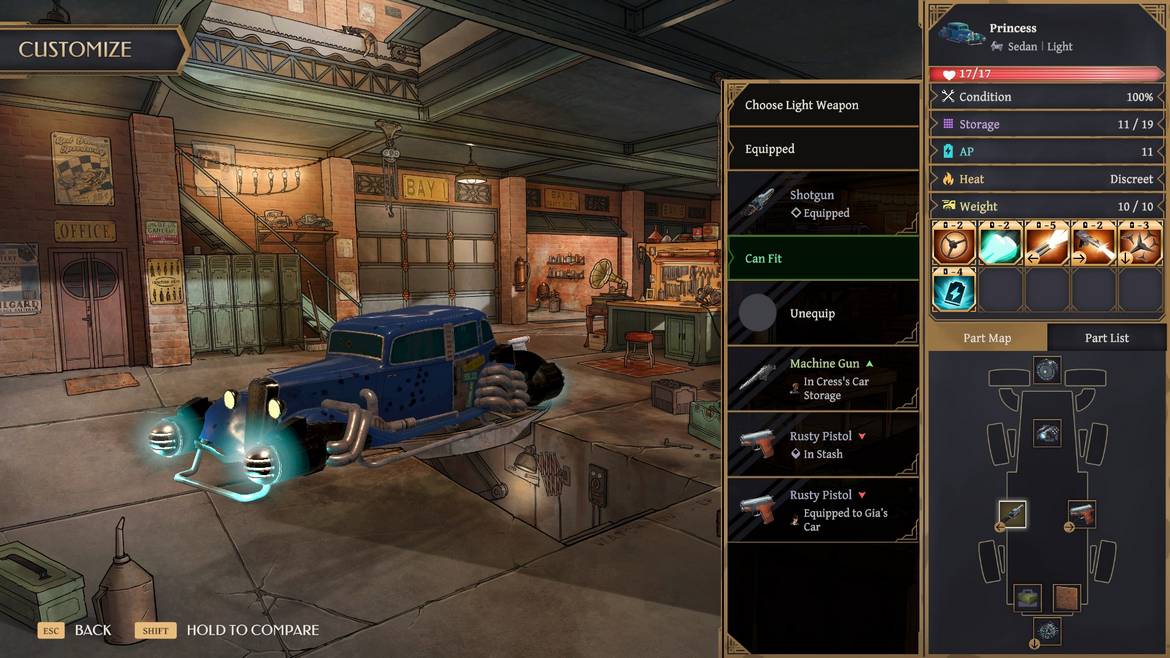
Task: Open the Part Map tab
Action: (x=987, y=338)
